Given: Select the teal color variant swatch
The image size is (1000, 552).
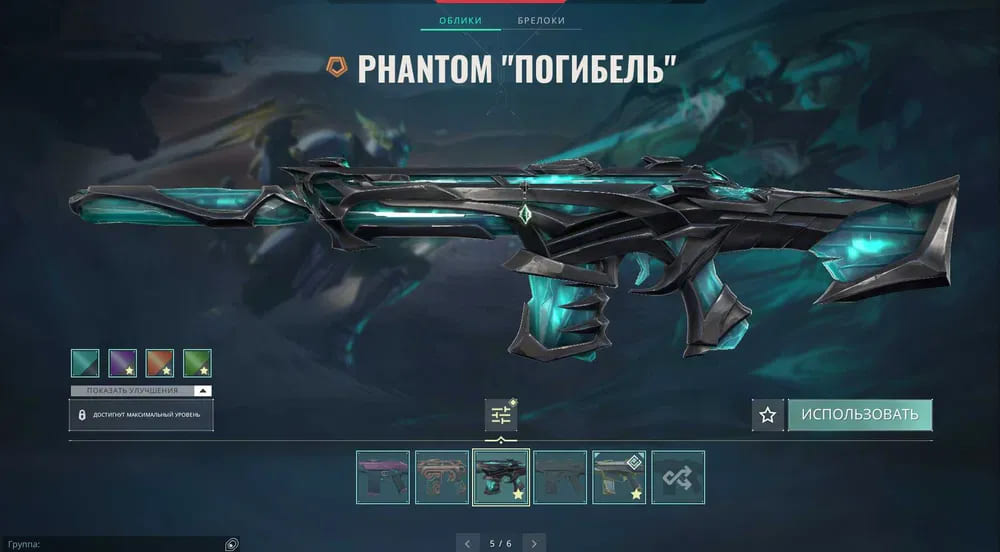Looking at the screenshot, I should click(x=85, y=362).
